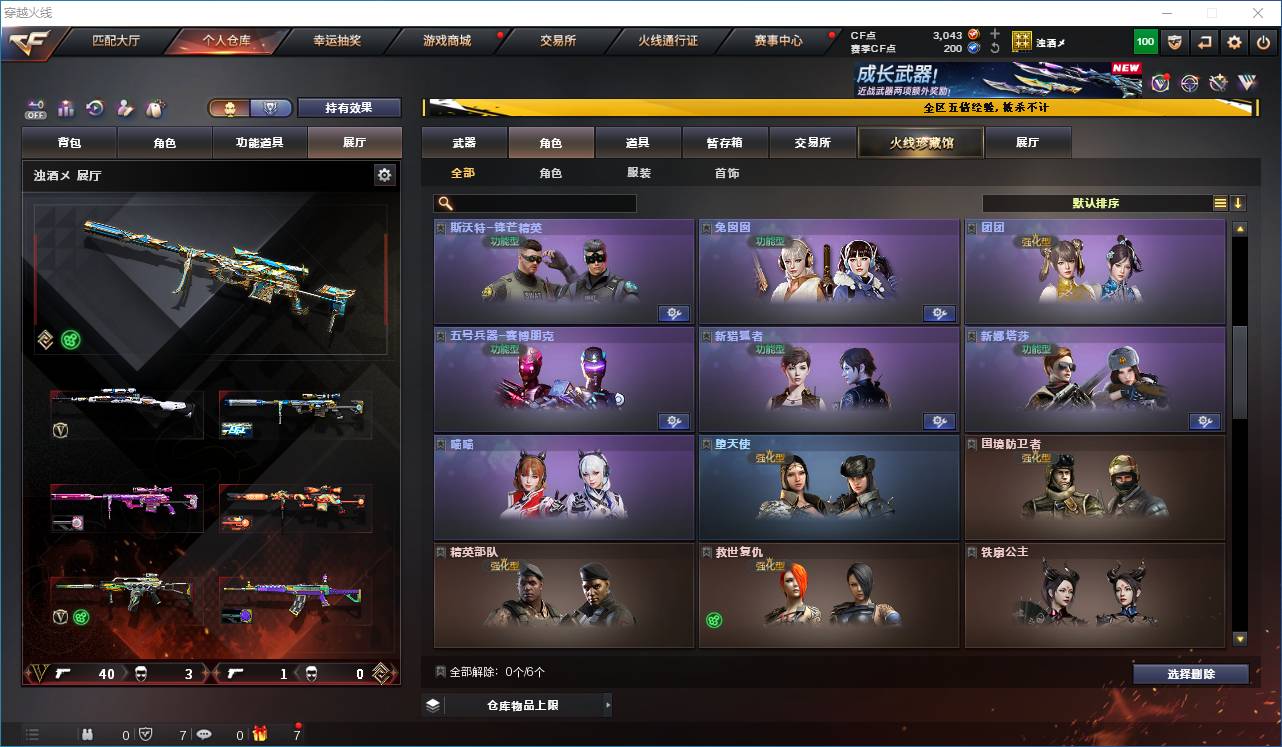1282x747 pixels.
Task: Open the chat message icon on bottom bar
Action: coord(205,734)
